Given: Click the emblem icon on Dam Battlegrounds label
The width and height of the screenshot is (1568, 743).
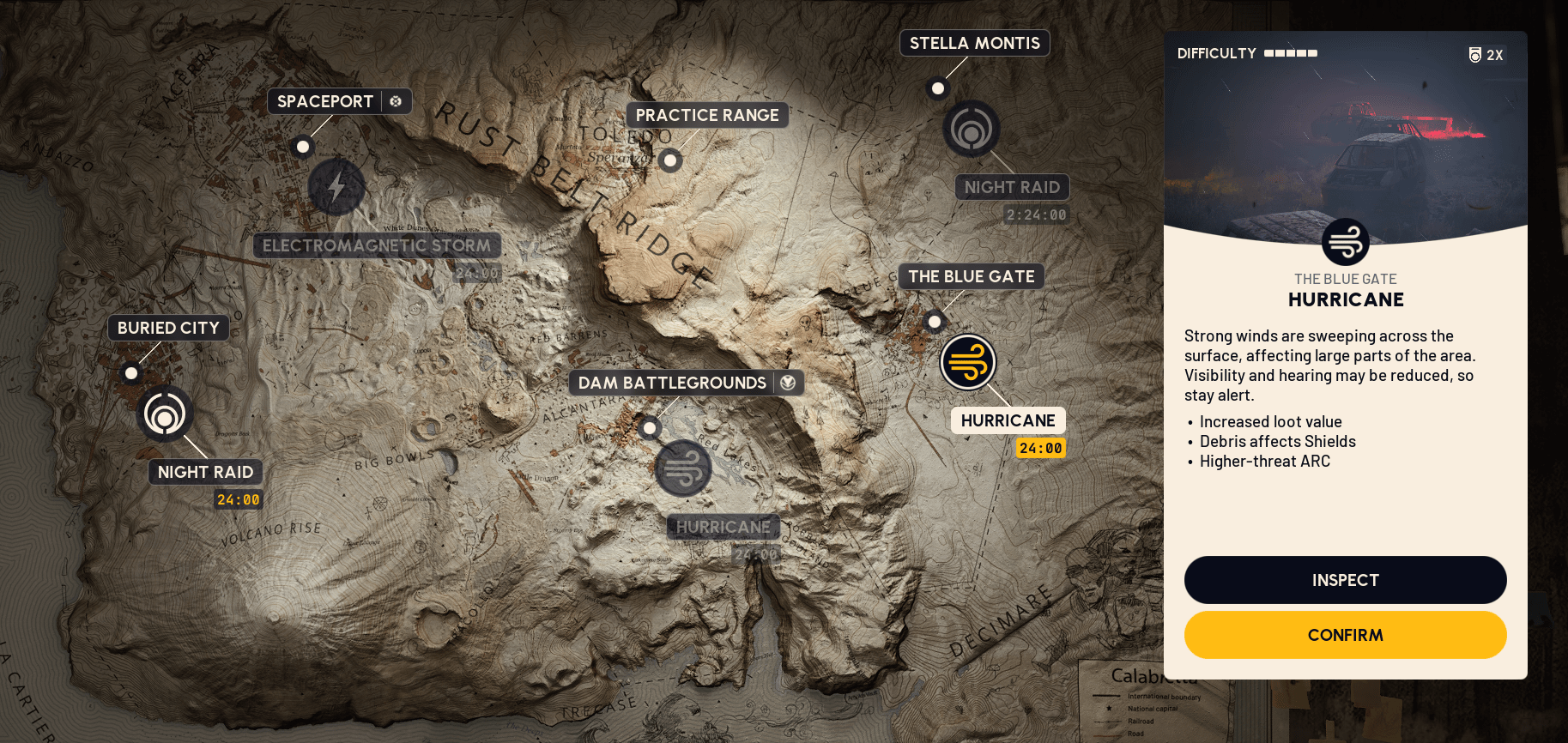Looking at the screenshot, I should (789, 383).
